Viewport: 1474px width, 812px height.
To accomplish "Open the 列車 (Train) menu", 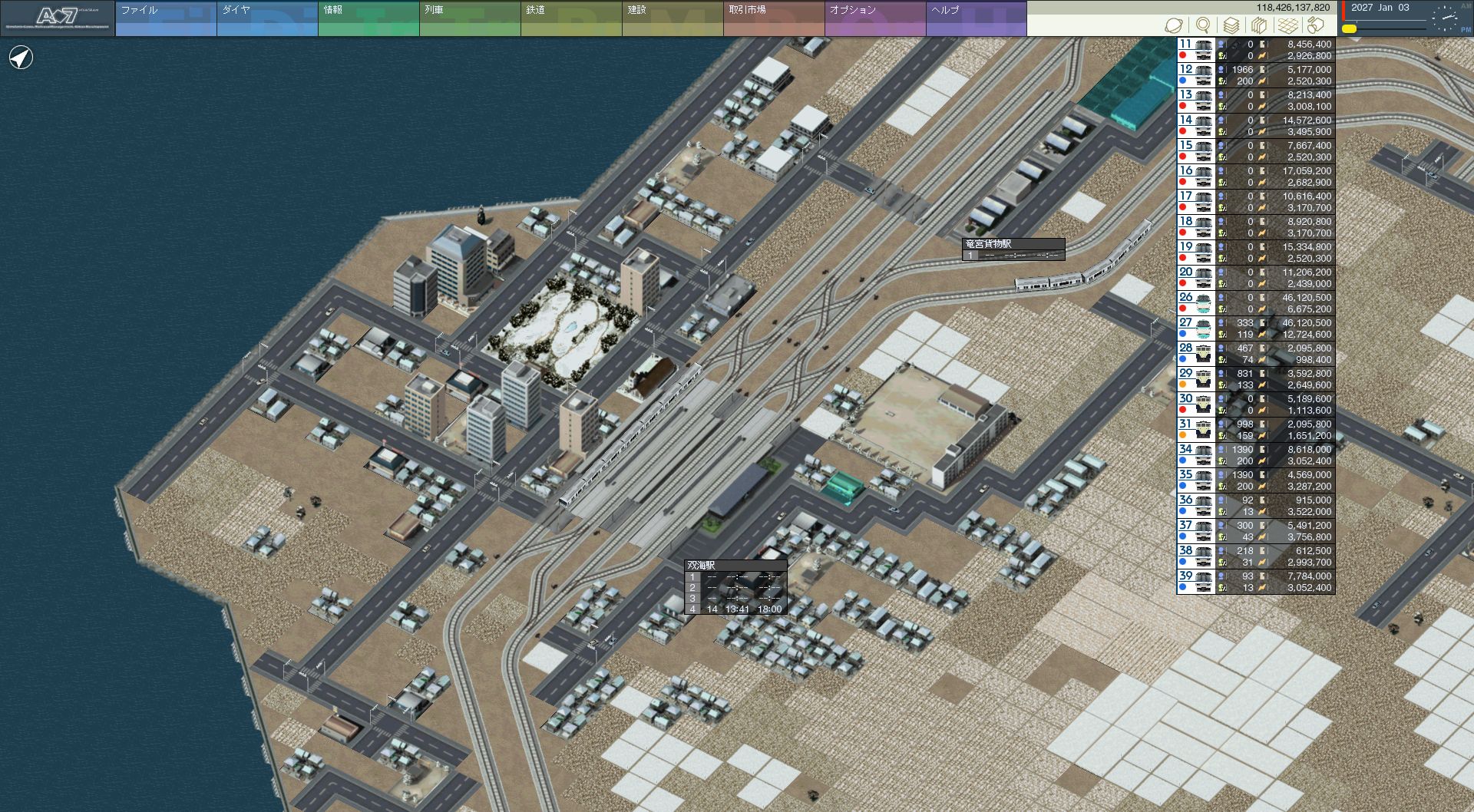I will coord(469,18).
